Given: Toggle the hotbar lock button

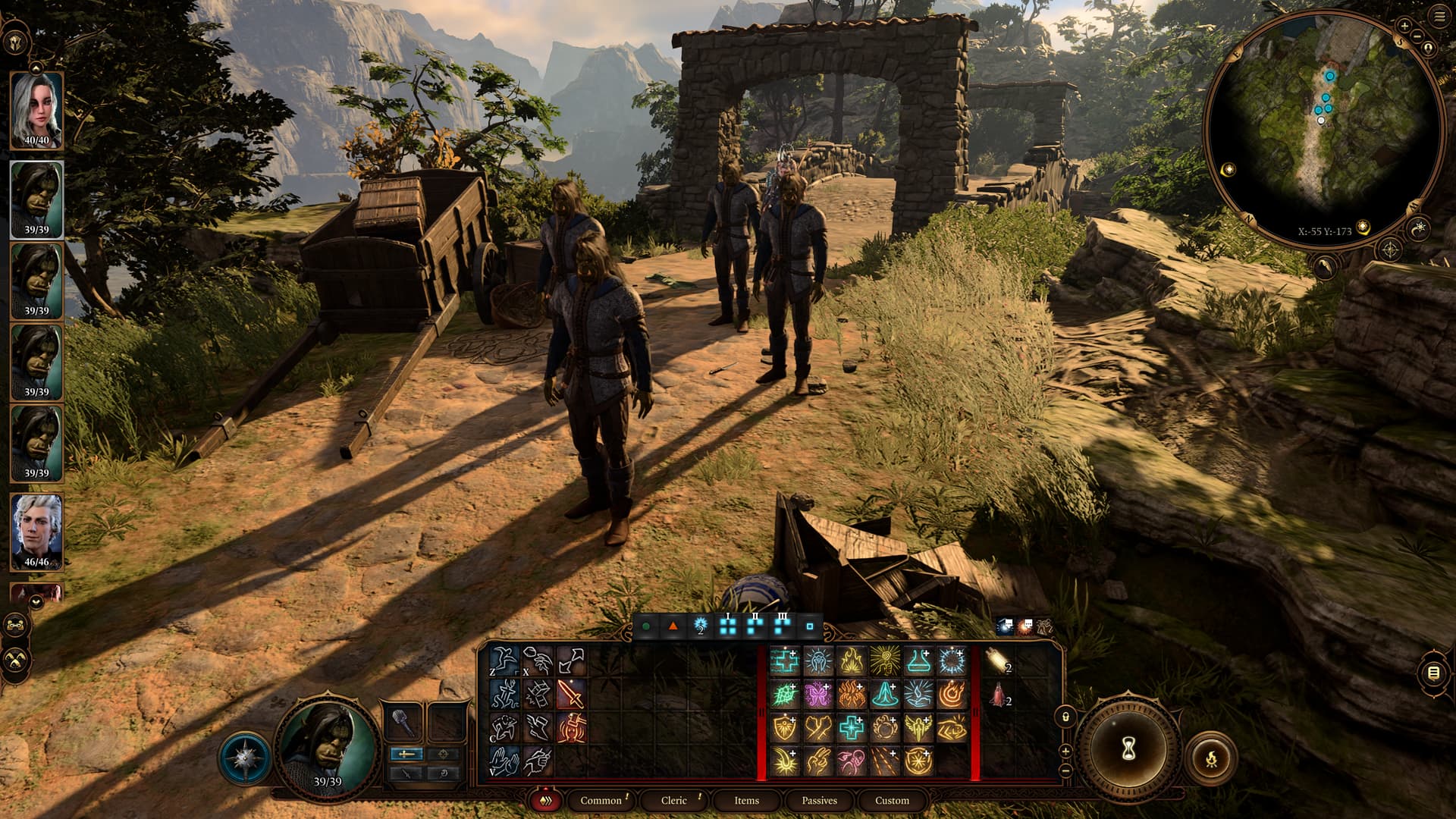Looking at the screenshot, I should tap(1065, 717).
